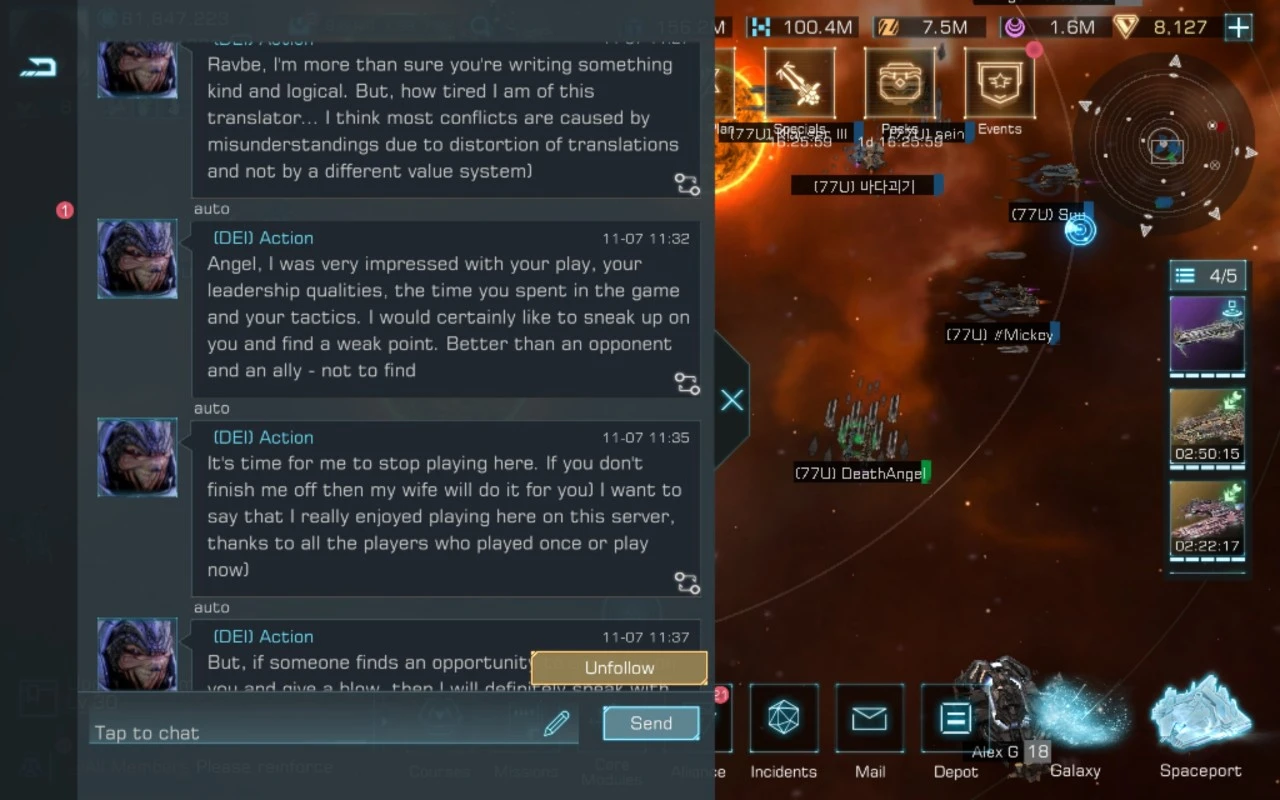
Task: Click the Unfollow button
Action: coord(619,668)
